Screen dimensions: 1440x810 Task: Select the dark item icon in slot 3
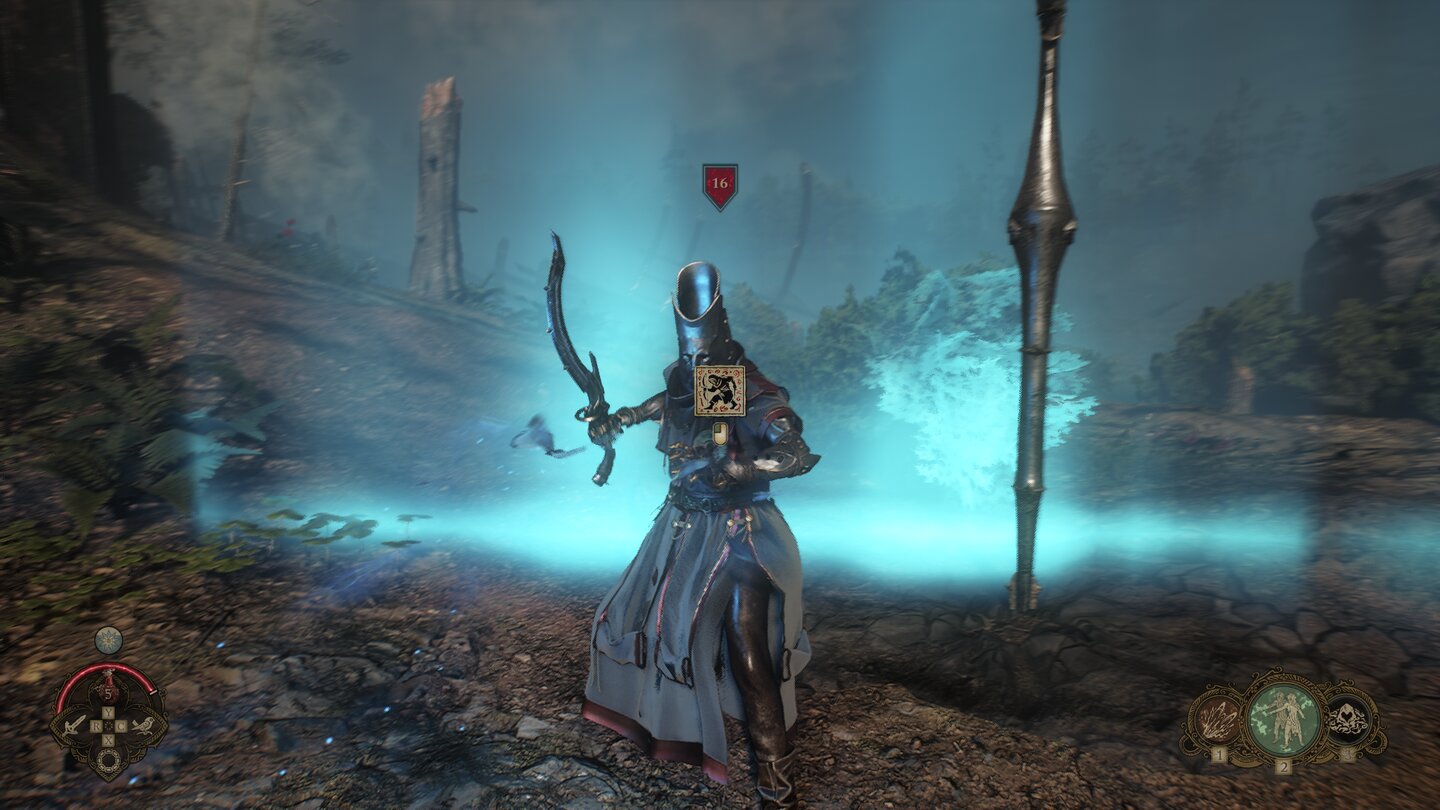[x=1348, y=718]
